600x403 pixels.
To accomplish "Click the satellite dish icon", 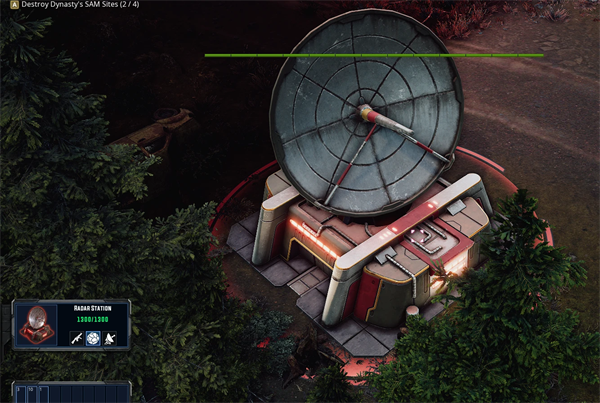I will 110,339.
